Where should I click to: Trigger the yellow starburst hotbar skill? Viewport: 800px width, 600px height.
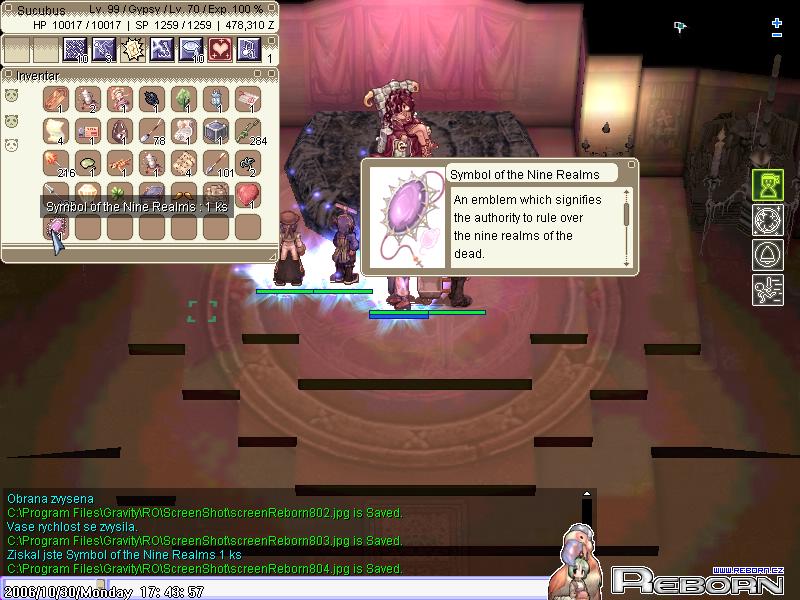[x=134, y=49]
